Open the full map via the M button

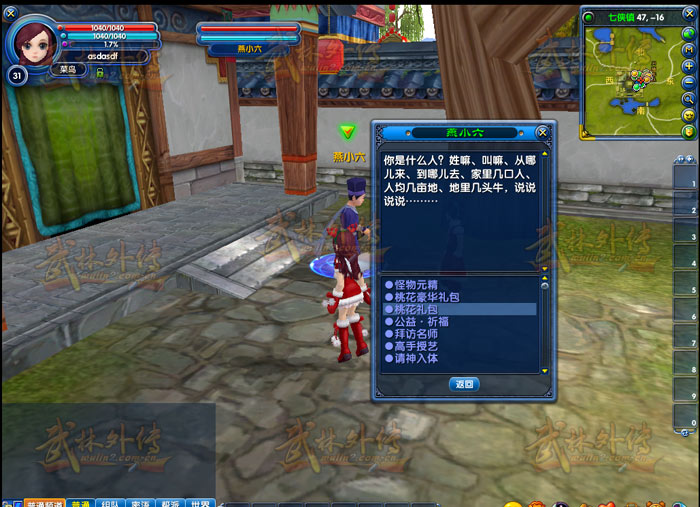click(x=688, y=49)
